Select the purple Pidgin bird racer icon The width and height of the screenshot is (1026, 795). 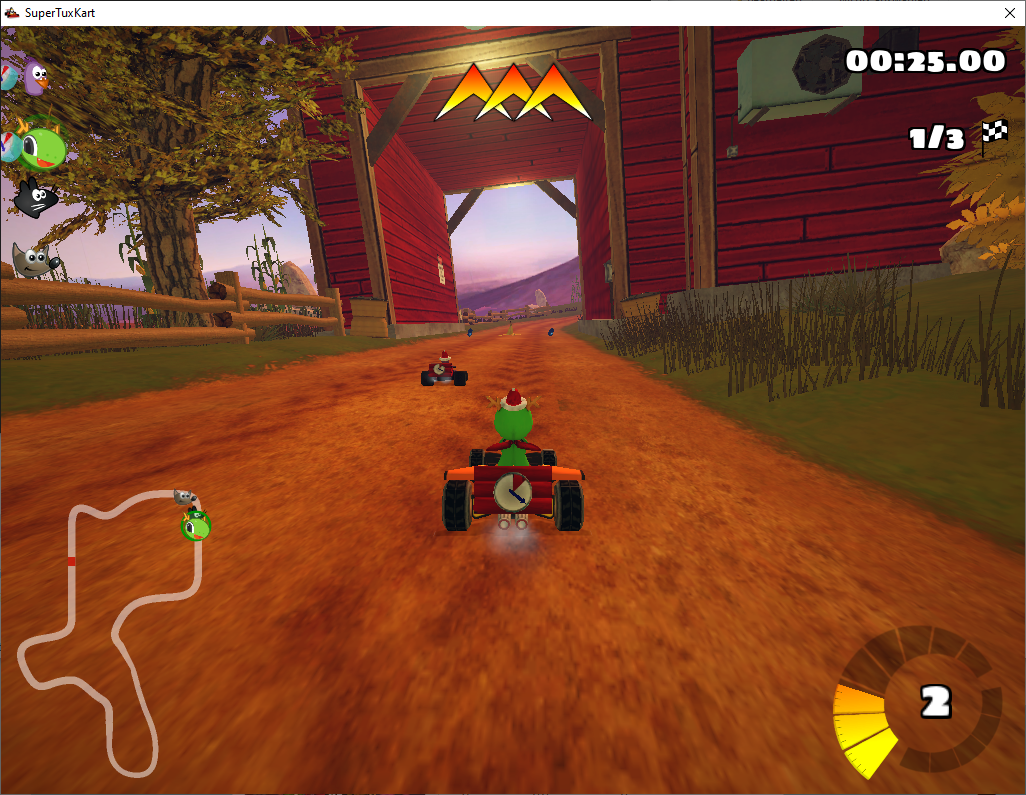37,77
